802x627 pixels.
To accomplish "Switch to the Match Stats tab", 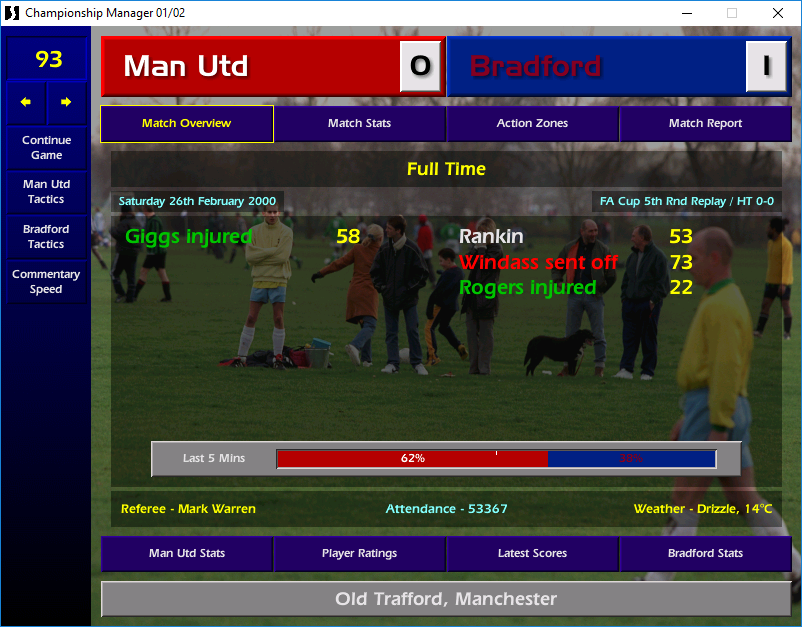I will (359, 124).
